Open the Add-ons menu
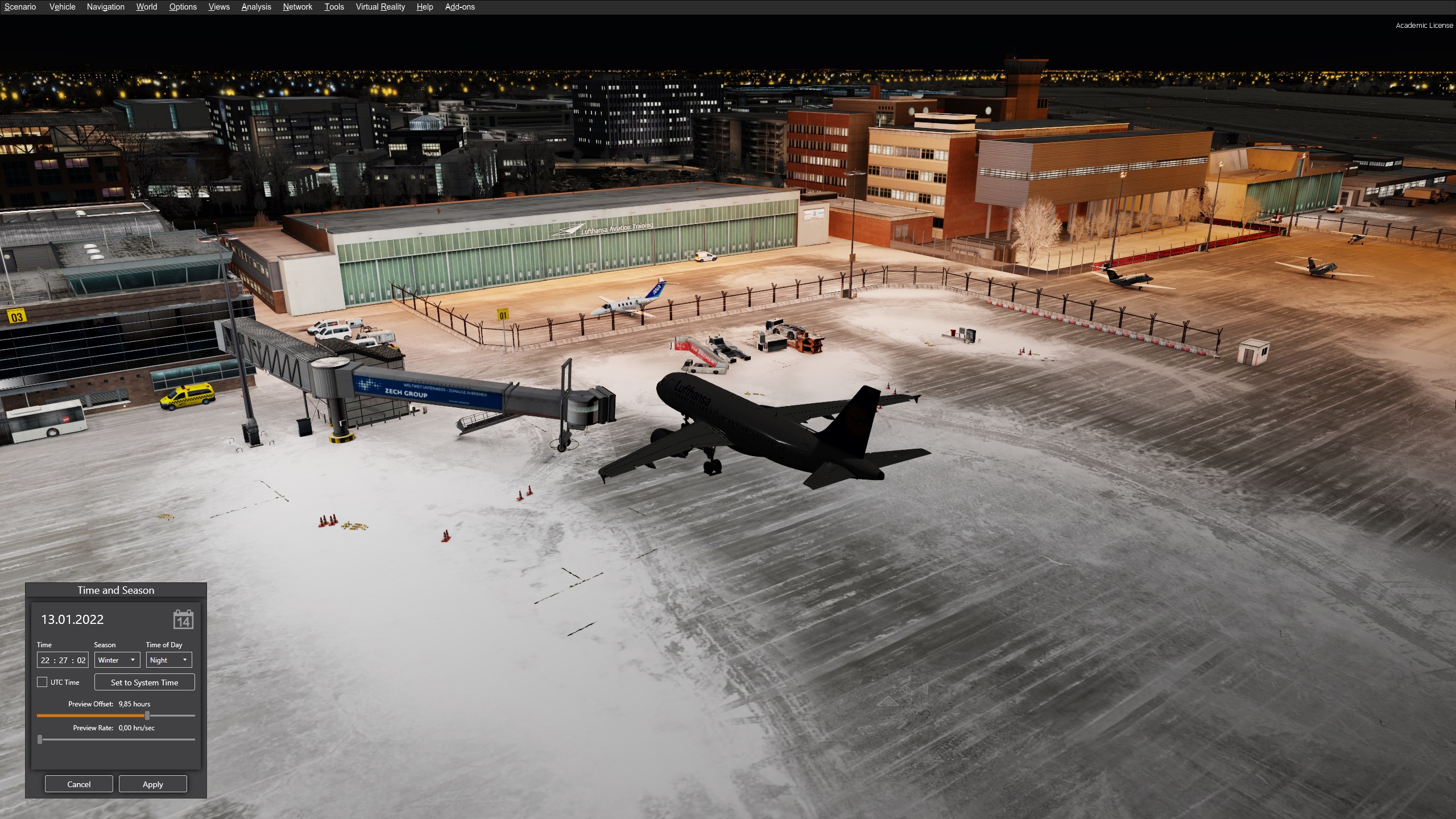Image resolution: width=1456 pixels, height=819 pixels. (x=460, y=7)
